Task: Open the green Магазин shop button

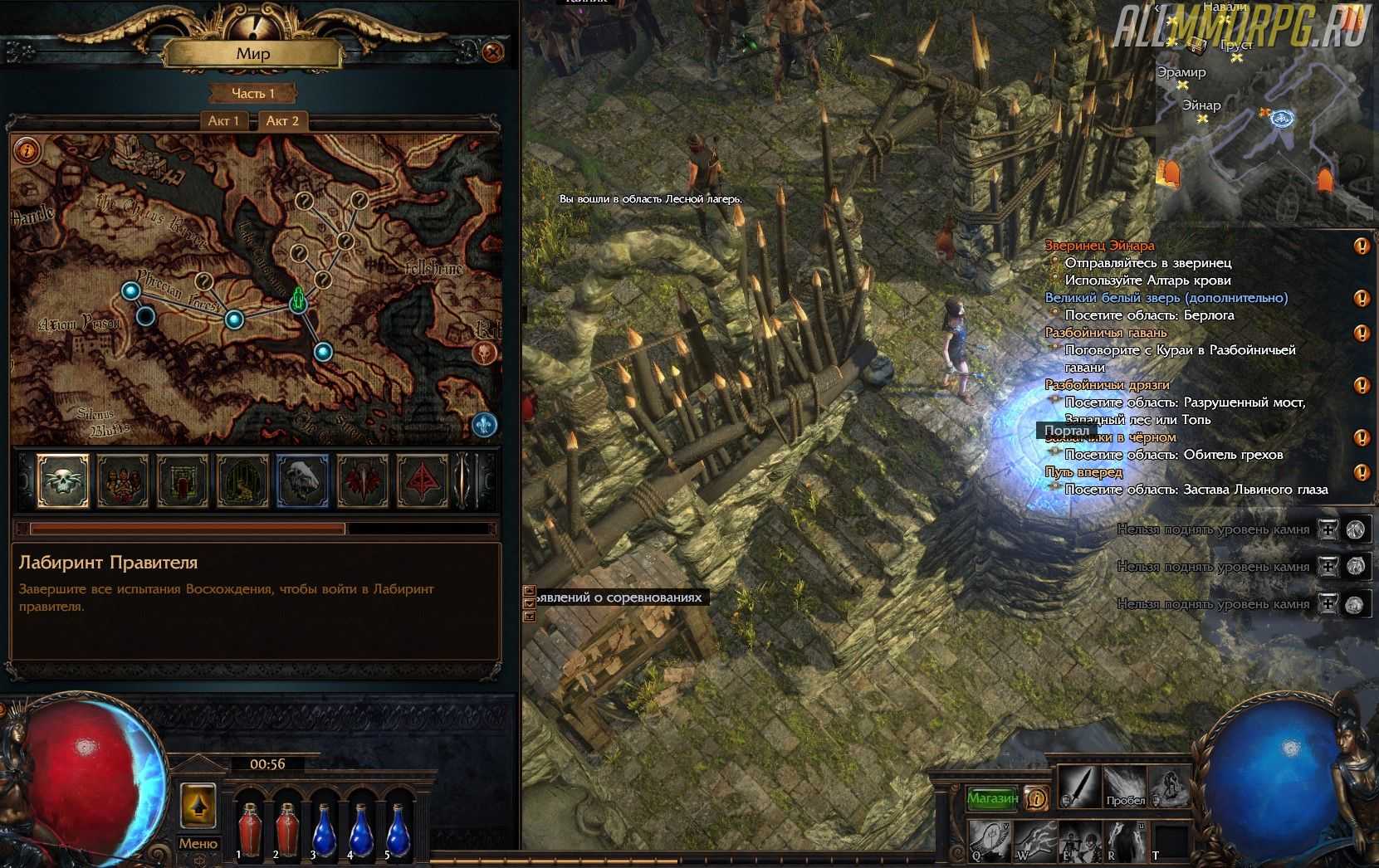Action: [x=992, y=798]
